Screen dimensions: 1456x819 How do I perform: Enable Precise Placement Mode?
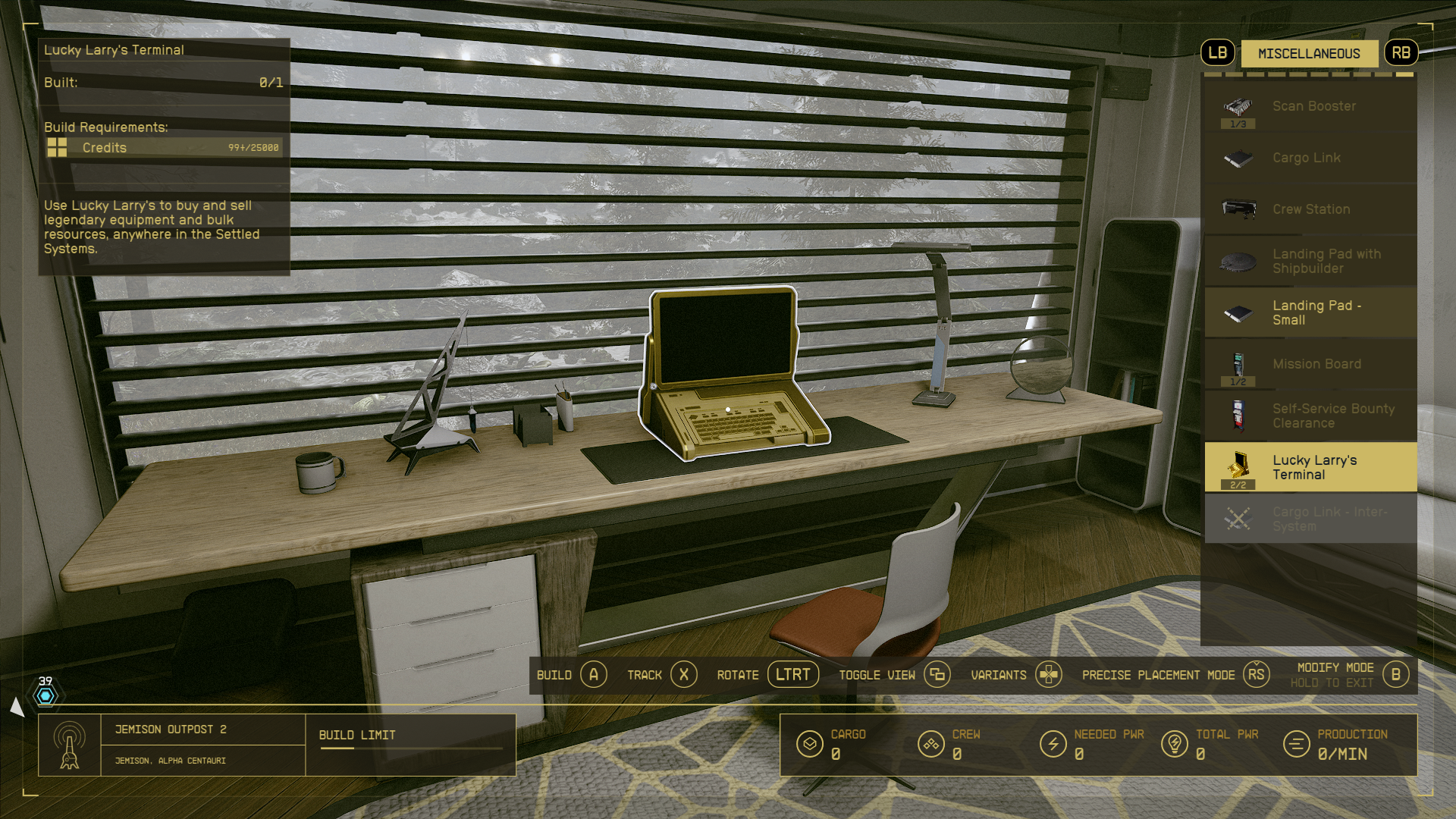pos(1255,674)
